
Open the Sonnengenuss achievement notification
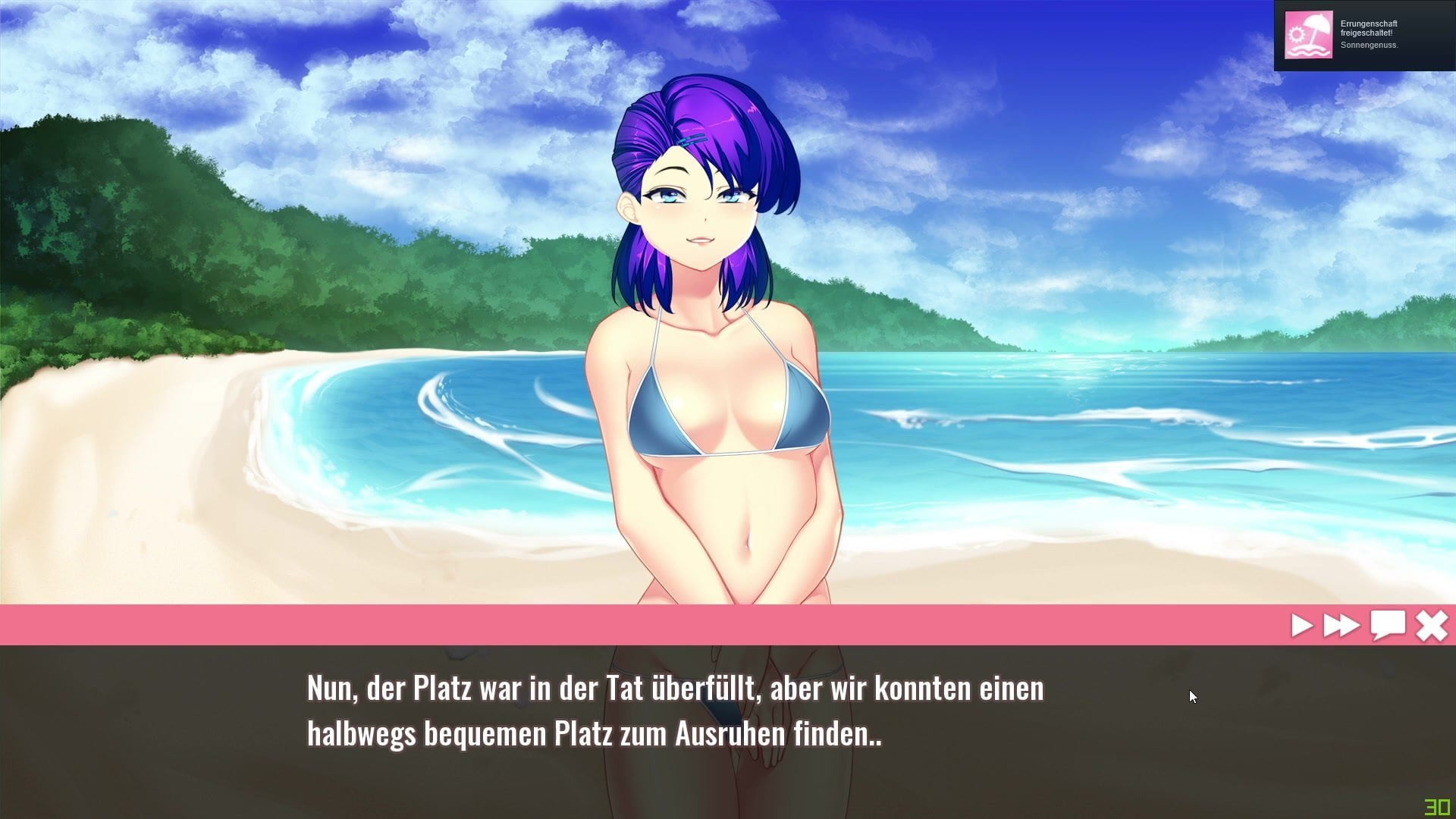pos(1363,35)
